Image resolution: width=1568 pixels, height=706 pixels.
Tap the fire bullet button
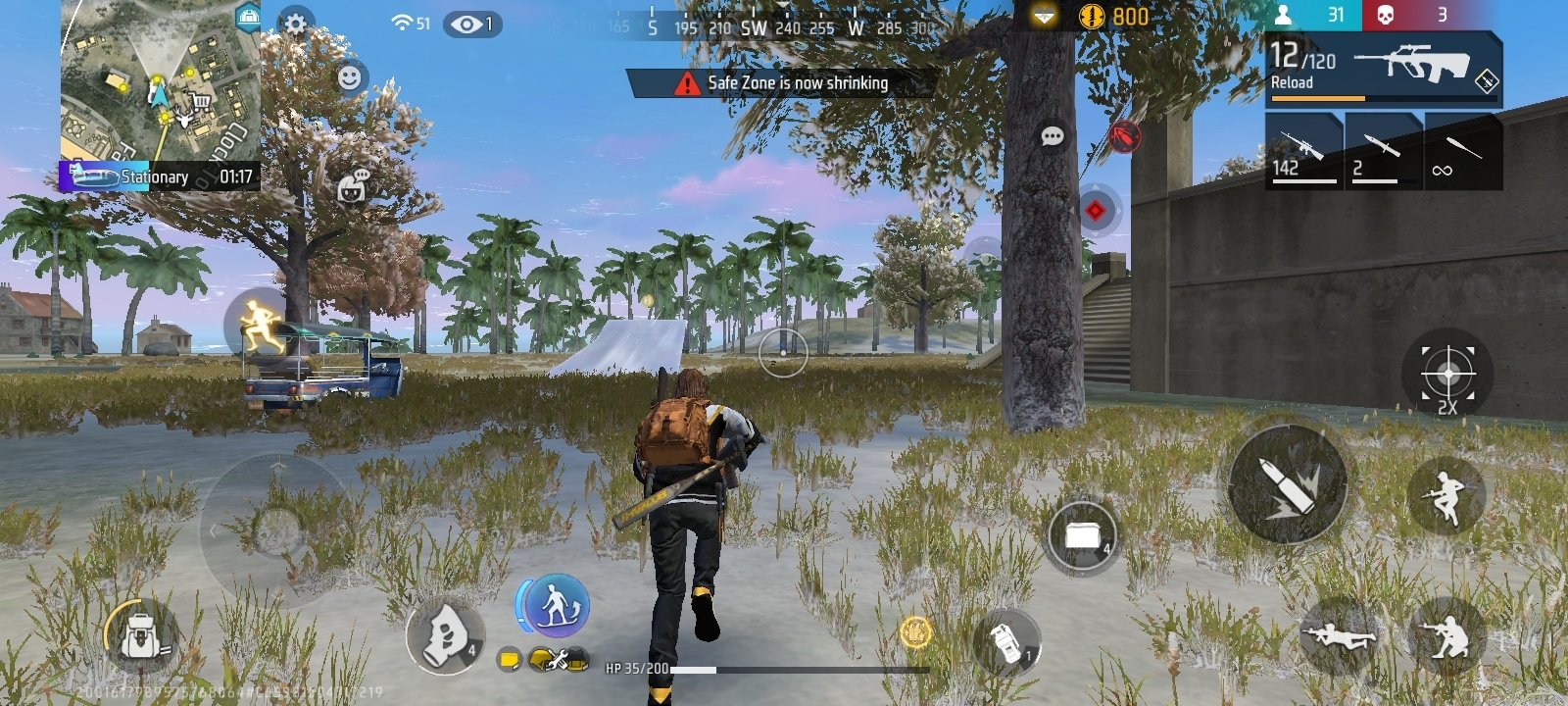[1287, 484]
